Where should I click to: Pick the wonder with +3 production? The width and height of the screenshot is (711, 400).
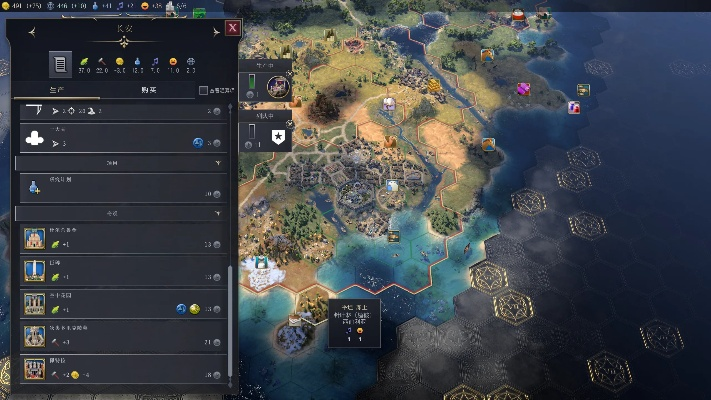coord(120,337)
